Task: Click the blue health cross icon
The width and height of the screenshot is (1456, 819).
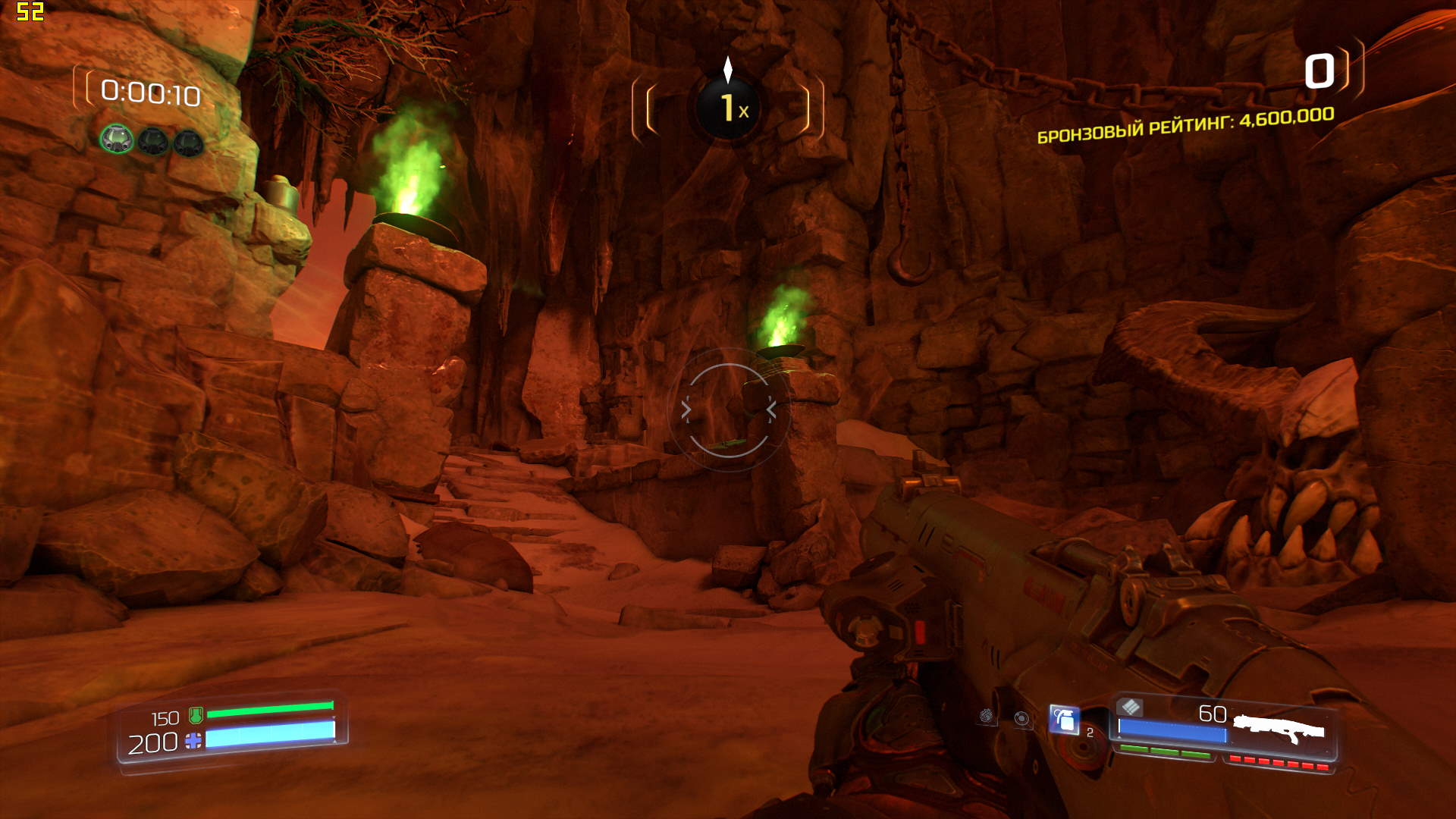Action: pyautogui.click(x=193, y=741)
